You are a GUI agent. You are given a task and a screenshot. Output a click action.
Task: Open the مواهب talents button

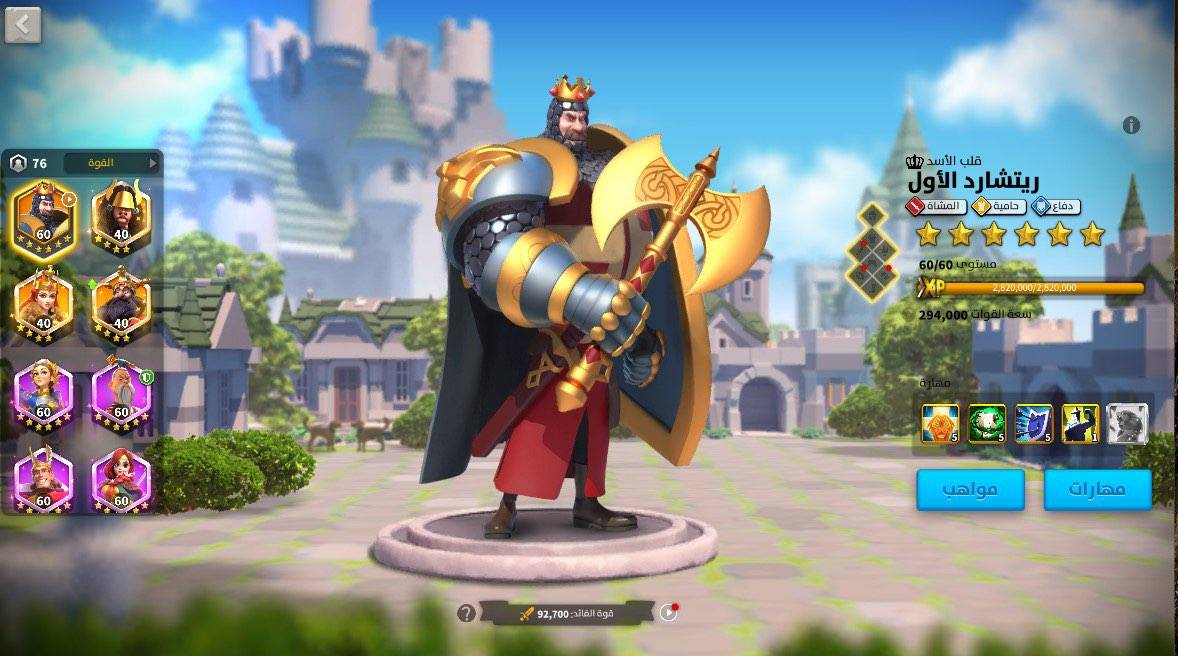click(x=970, y=490)
